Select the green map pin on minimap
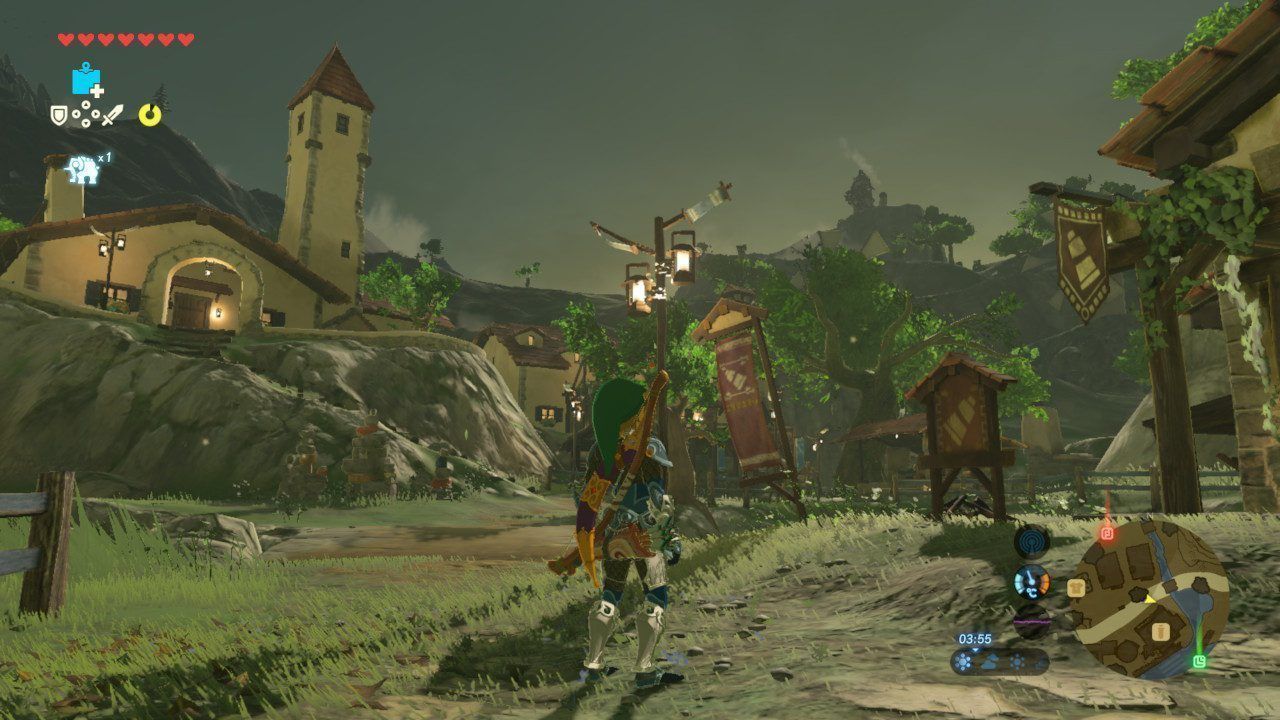1280x720 pixels. tap(1200, 661)
